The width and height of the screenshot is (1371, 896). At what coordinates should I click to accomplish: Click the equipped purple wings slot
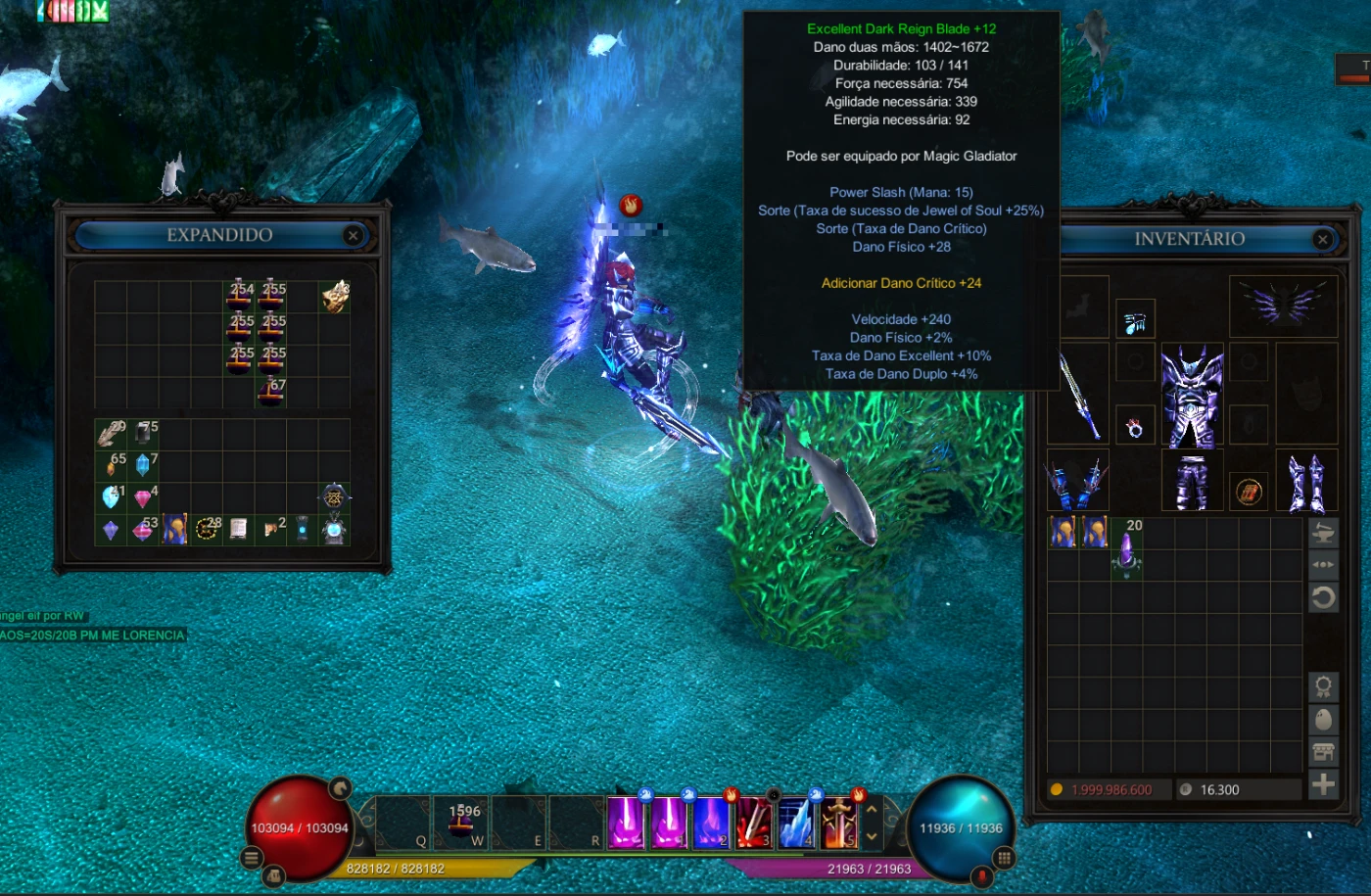(x=1283, y=306)
